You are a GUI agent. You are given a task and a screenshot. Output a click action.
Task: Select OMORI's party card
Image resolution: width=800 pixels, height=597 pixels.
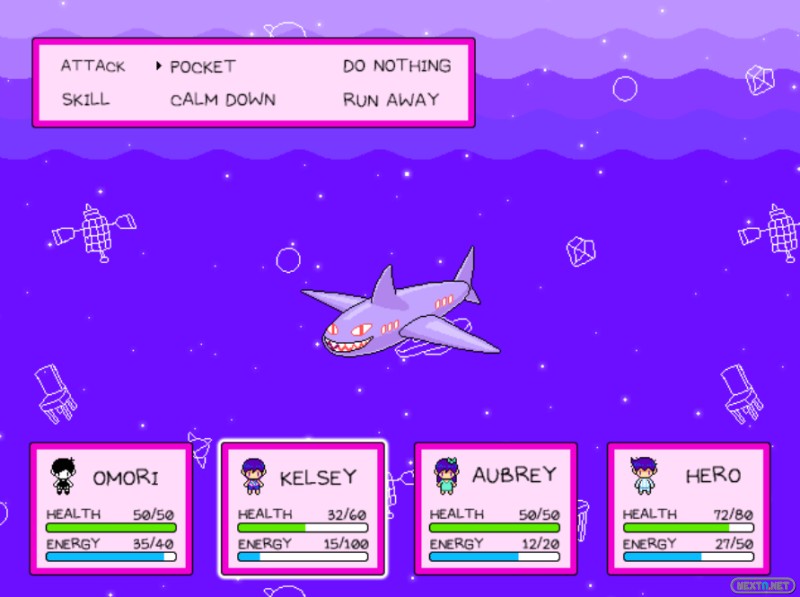click(x=110, y=509)
